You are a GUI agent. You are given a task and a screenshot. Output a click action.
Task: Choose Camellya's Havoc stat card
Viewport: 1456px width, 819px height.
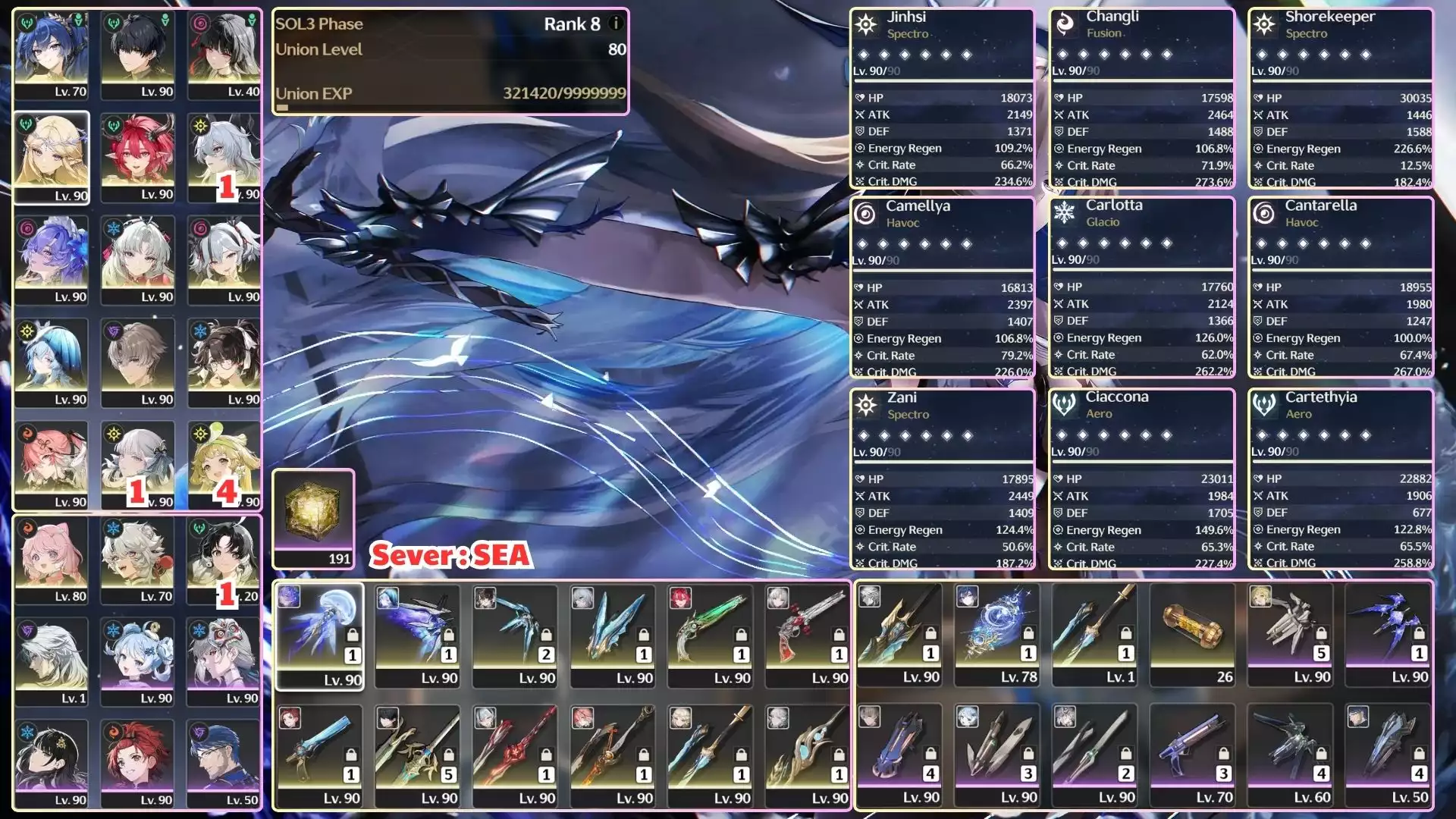tap(942, 288)
